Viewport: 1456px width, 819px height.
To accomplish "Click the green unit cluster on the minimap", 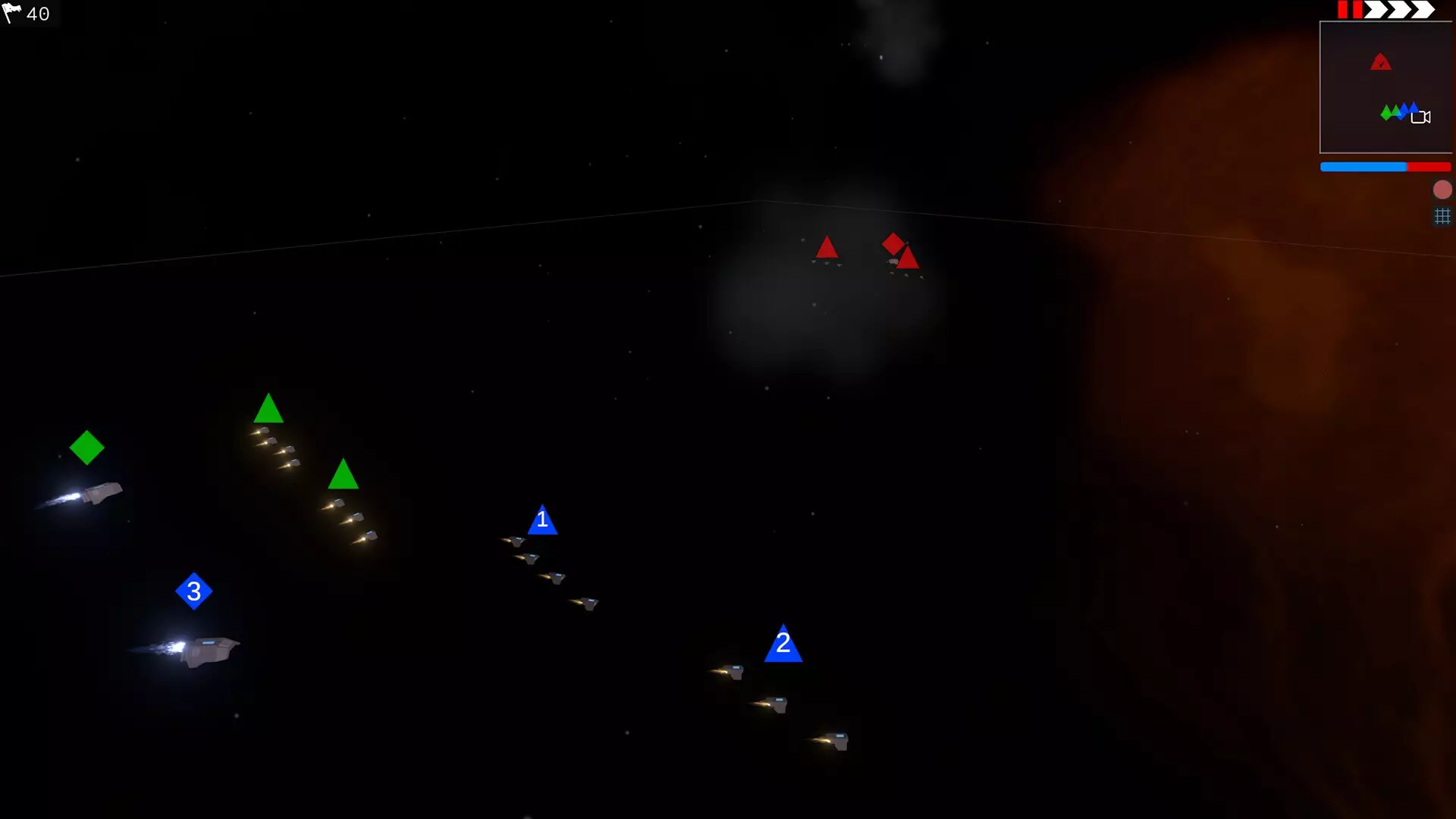I will (x=1389, y=112).
